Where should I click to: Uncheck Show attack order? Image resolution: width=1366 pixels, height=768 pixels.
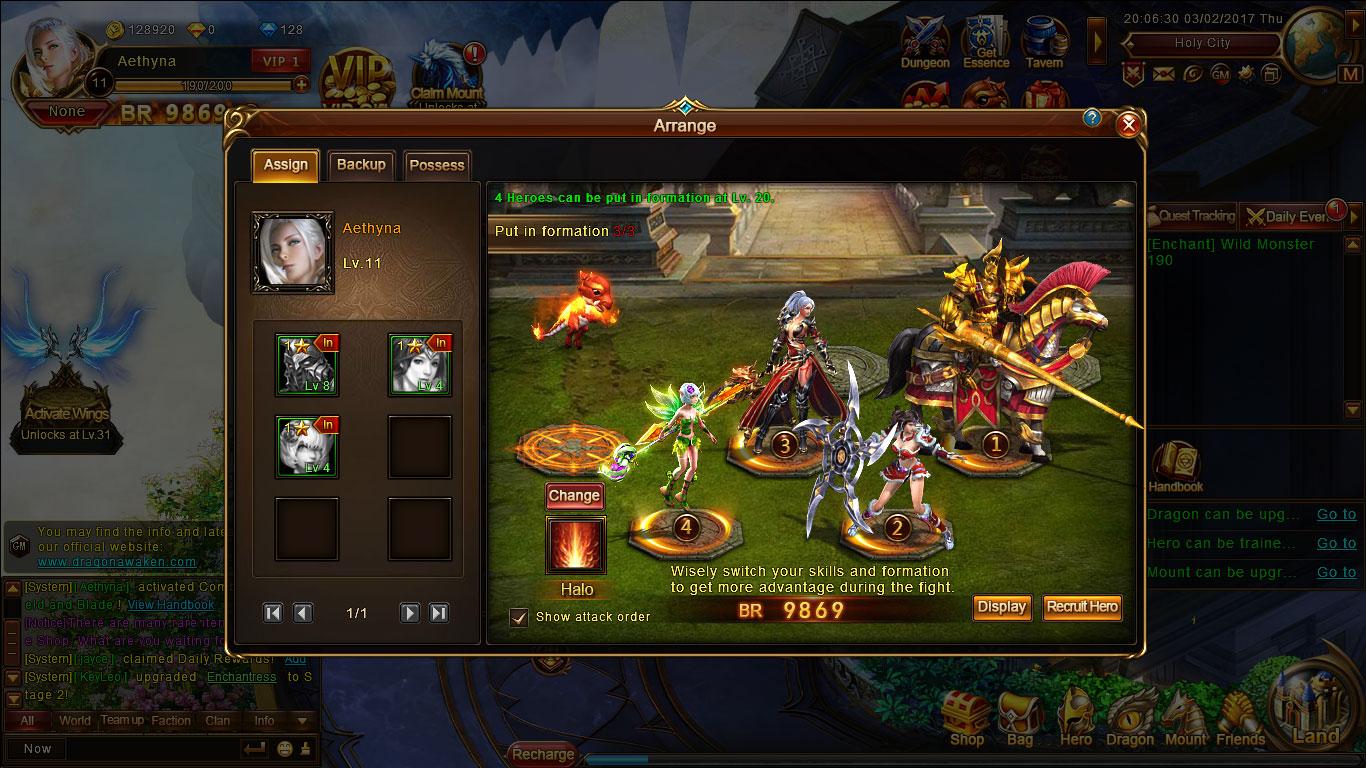click(518, 617)
